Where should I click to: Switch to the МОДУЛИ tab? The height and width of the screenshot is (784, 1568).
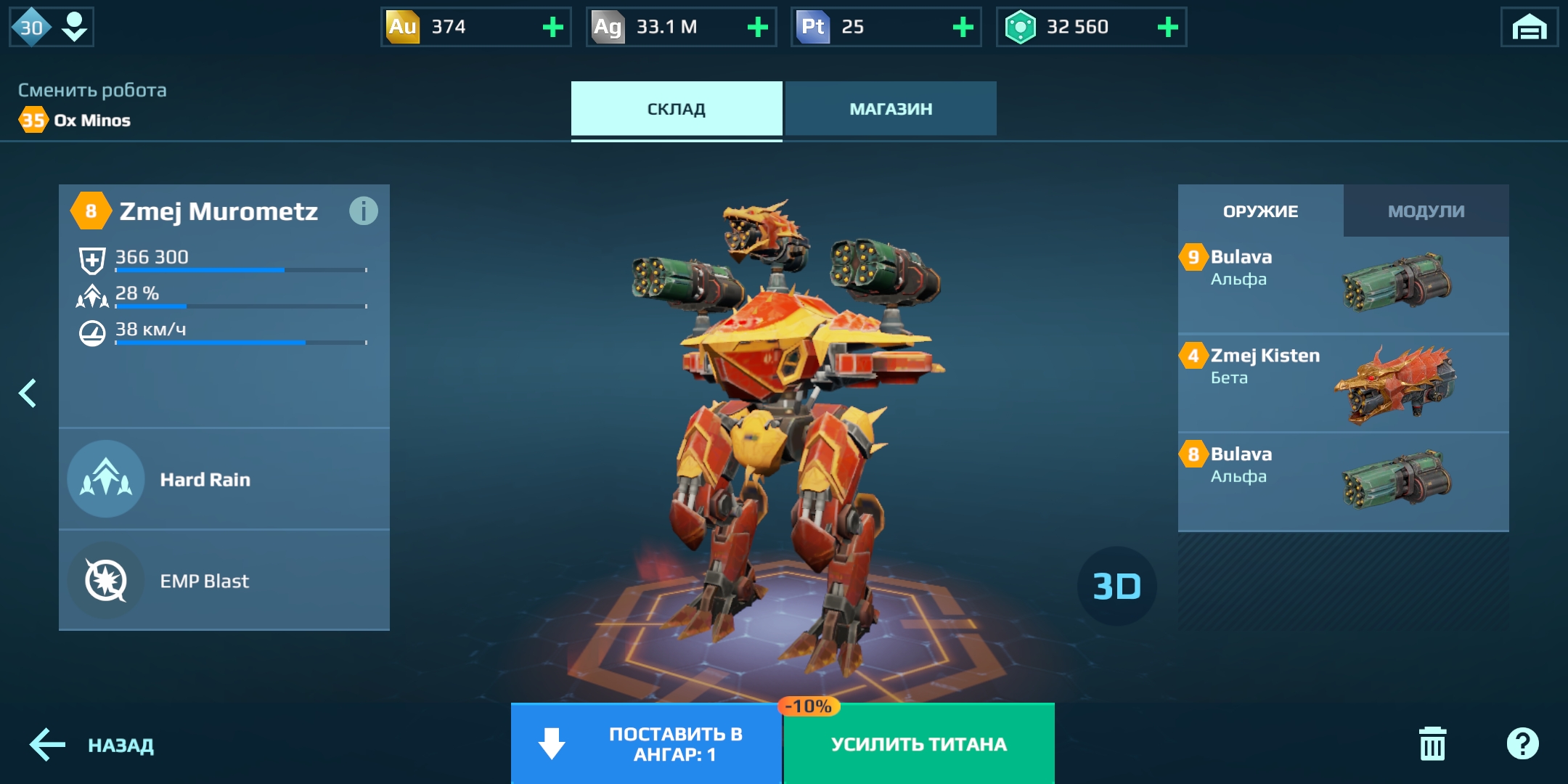click(1426, 211)
